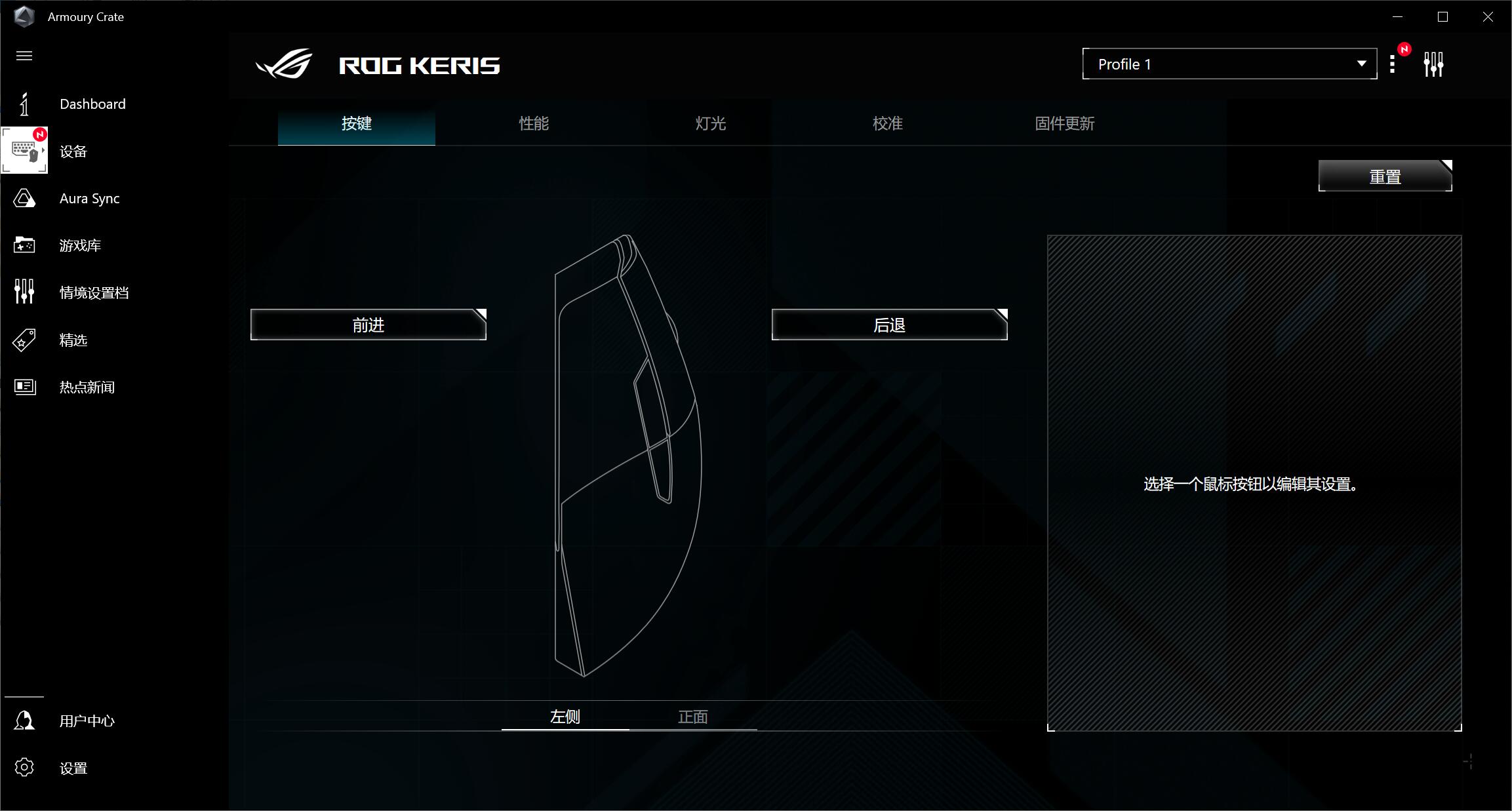Select 设备 in the sidebar
Viewport: 1512px width, 811px height.
pos(72,151)
